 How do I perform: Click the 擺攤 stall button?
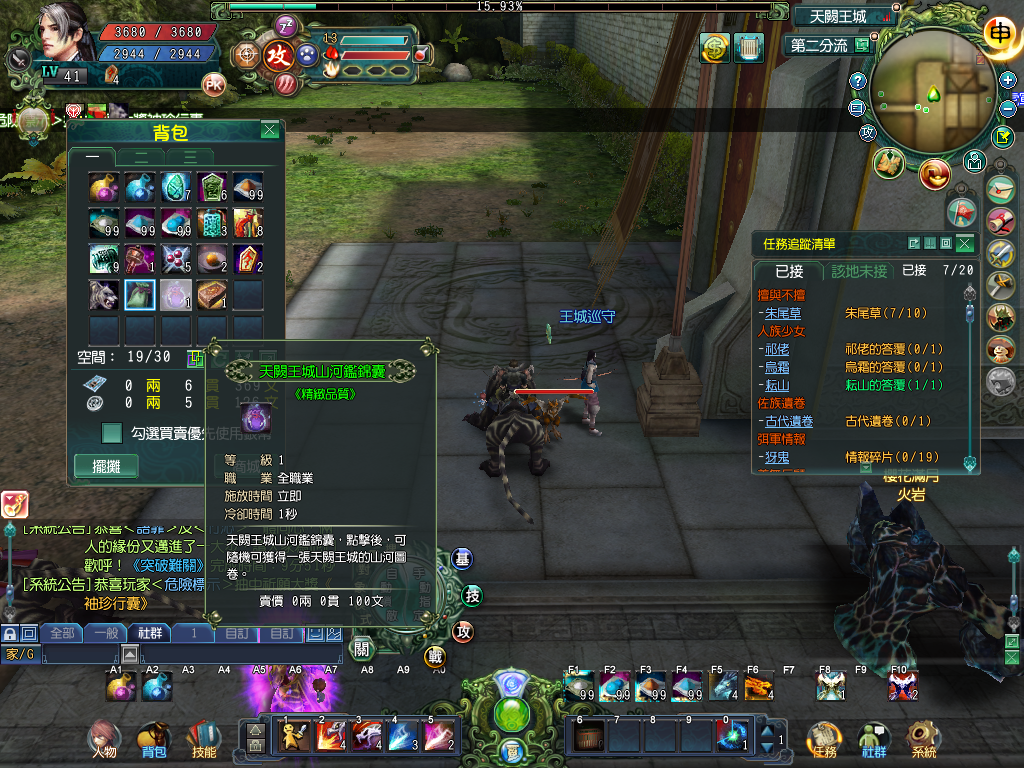(x=105, y=466)
